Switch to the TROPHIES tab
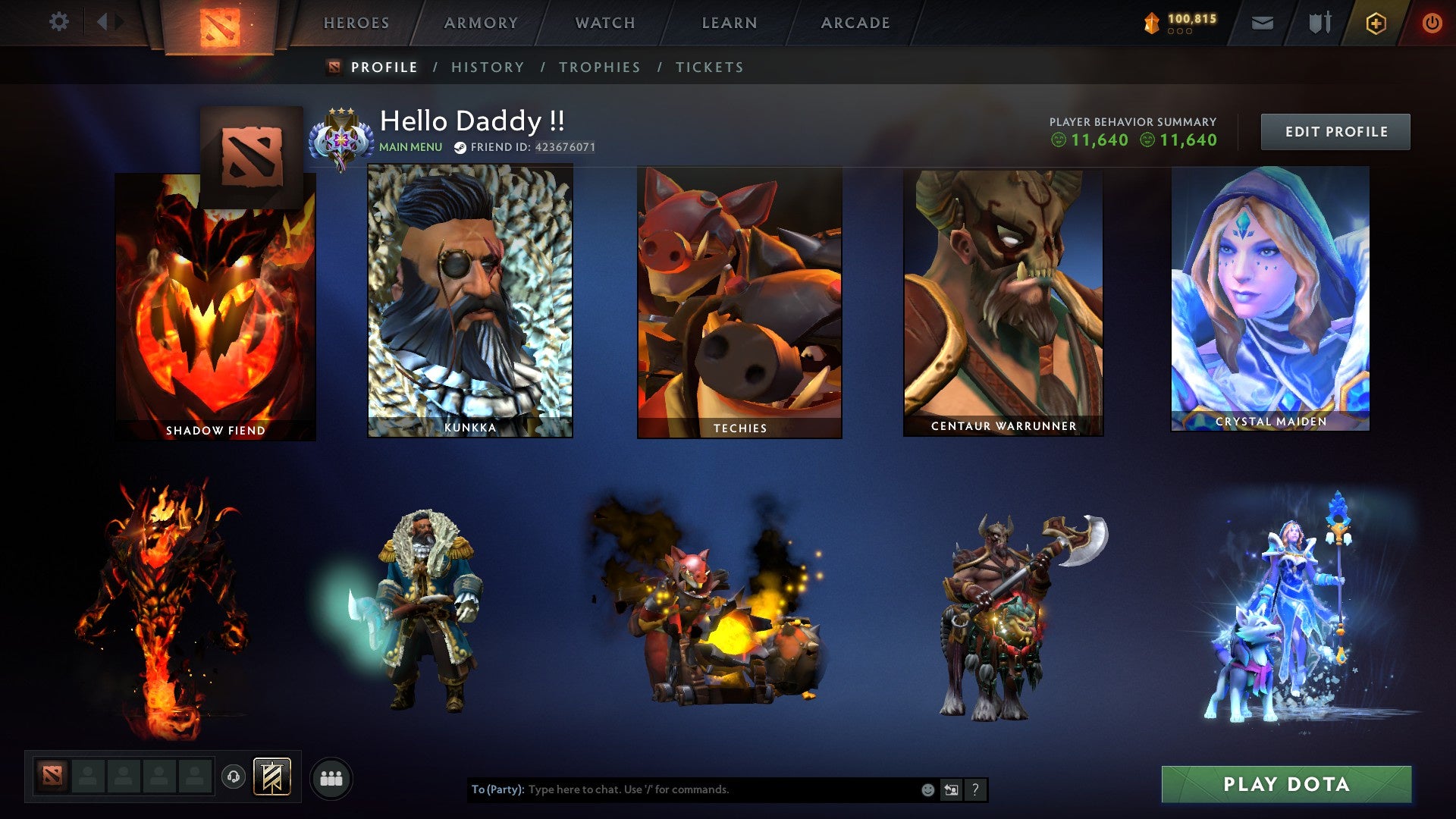The image size is (1456, 819). click(600, 67)
